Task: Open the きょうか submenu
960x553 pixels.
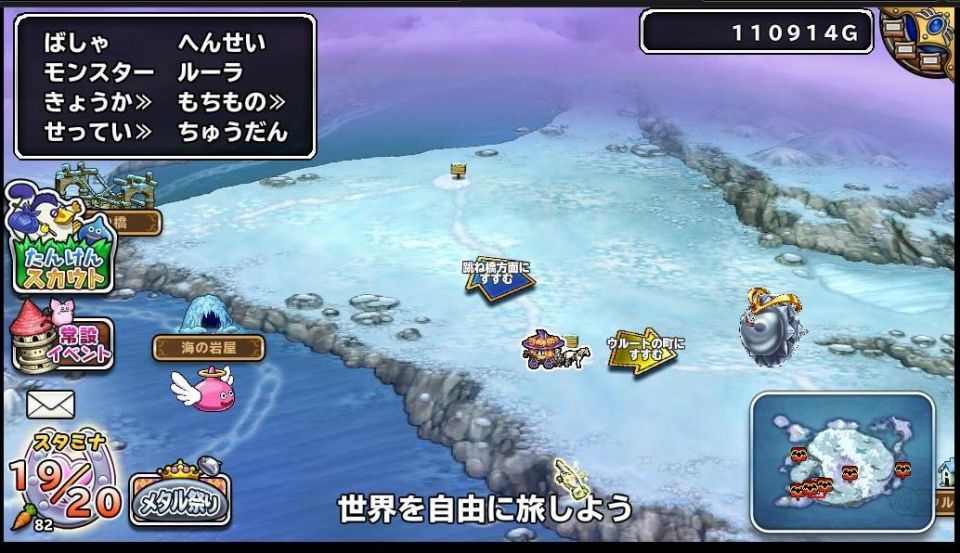Action: pyautogui.click(x=97, y=102)
